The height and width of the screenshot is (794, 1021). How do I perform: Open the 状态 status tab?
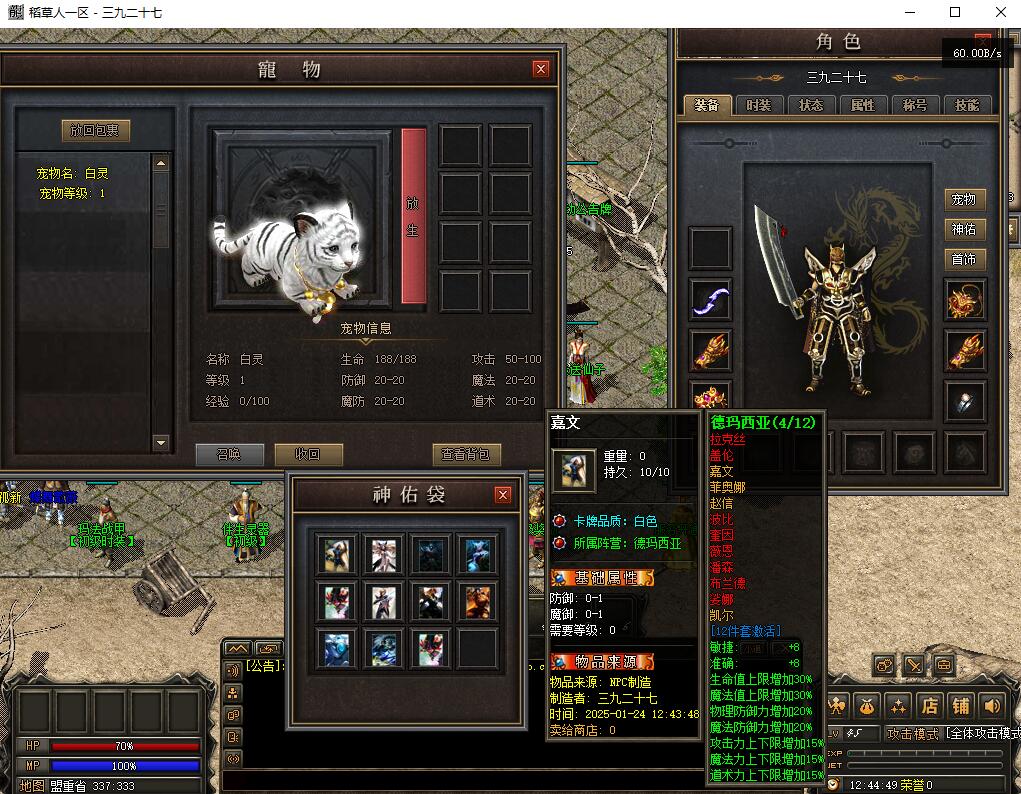[811, 105]
